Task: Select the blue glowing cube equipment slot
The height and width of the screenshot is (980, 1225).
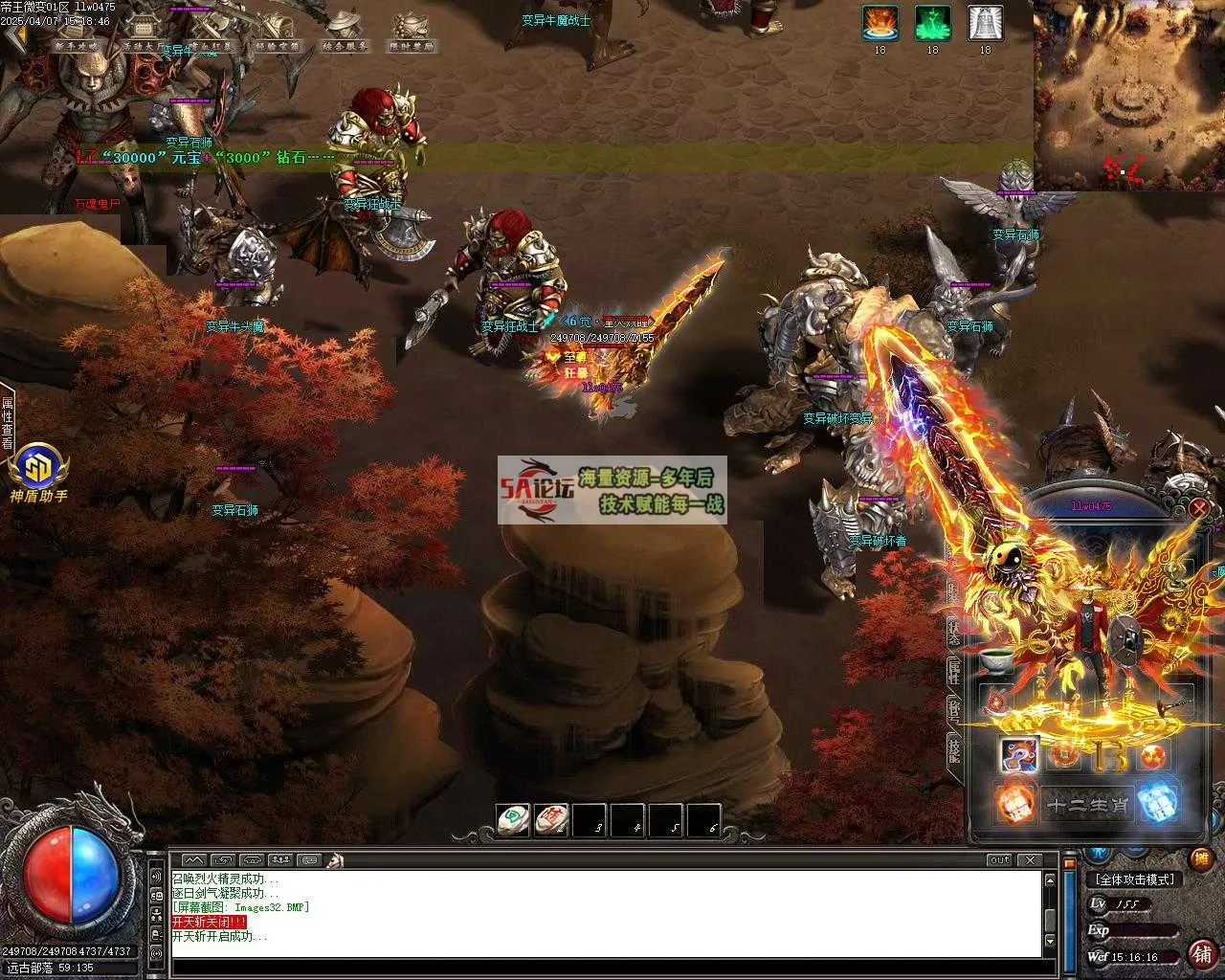Action: [1158, 802]
